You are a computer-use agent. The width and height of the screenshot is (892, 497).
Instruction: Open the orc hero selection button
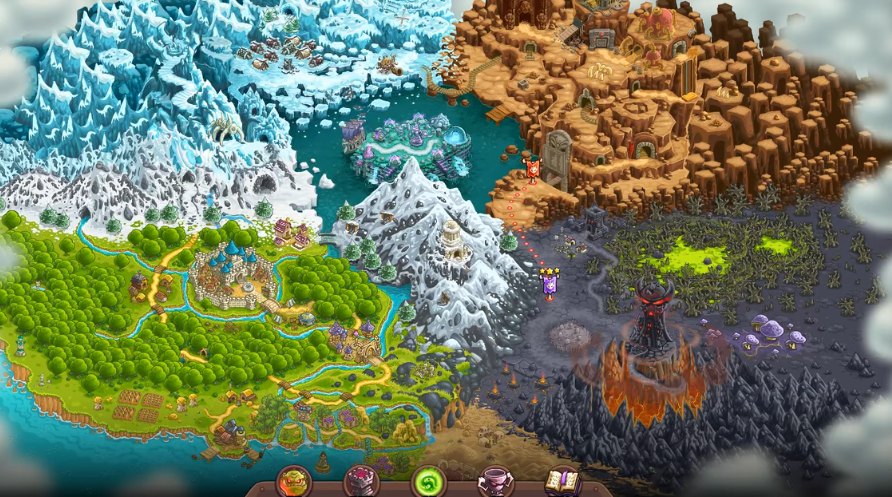294,481
